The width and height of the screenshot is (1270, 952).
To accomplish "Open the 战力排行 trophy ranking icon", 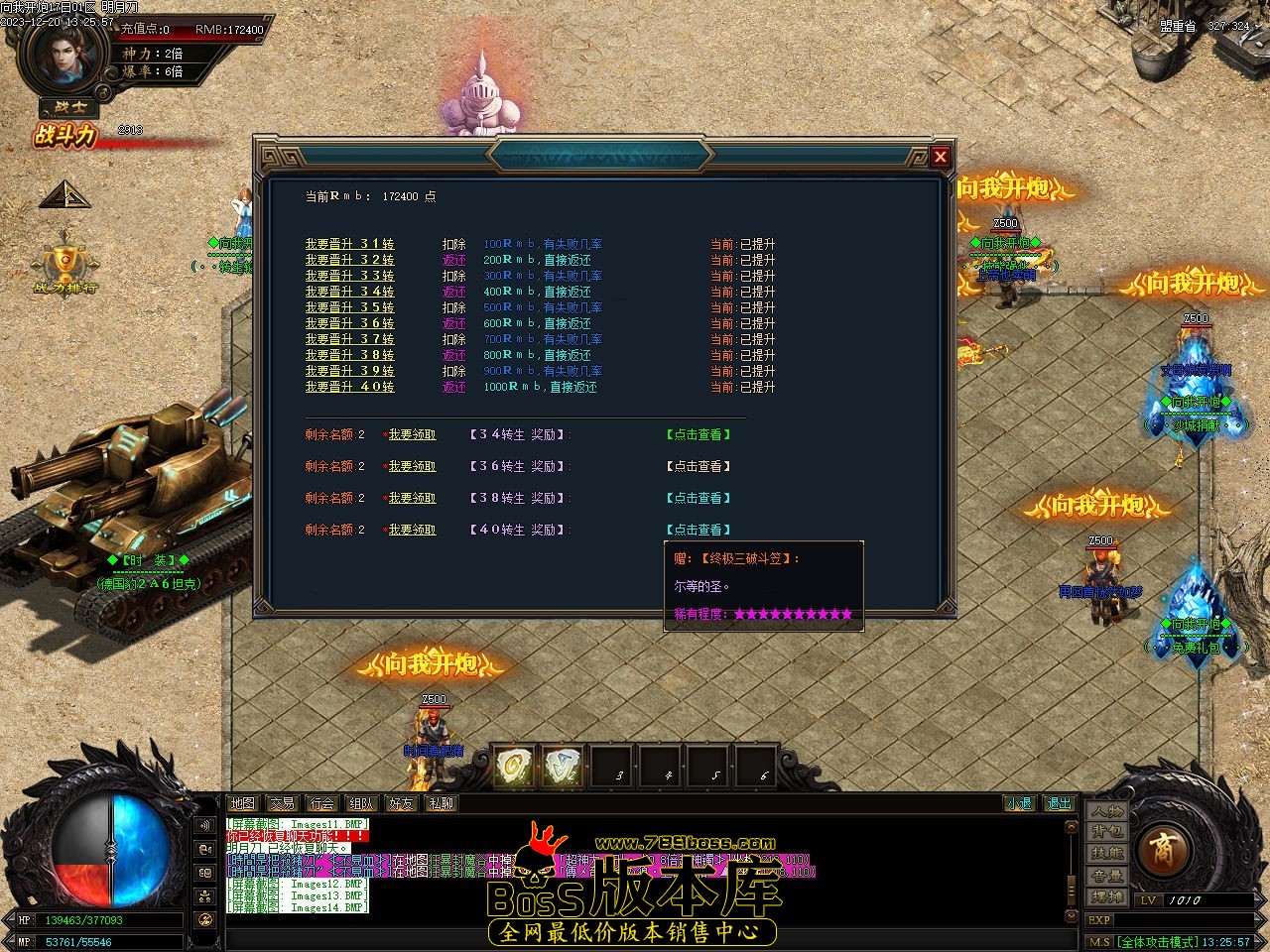I will tap(66, 268).
